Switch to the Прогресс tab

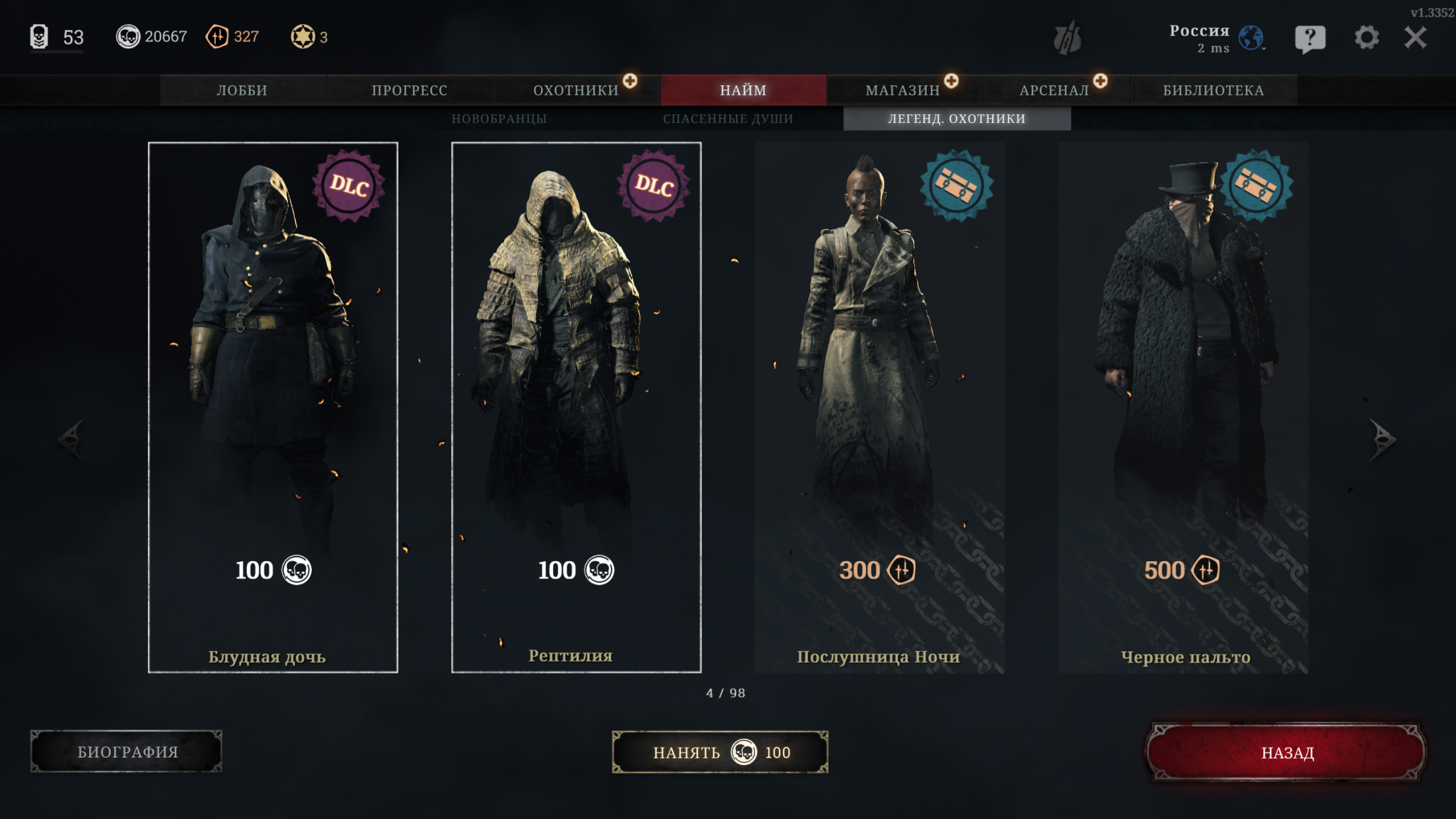point(410,91)
